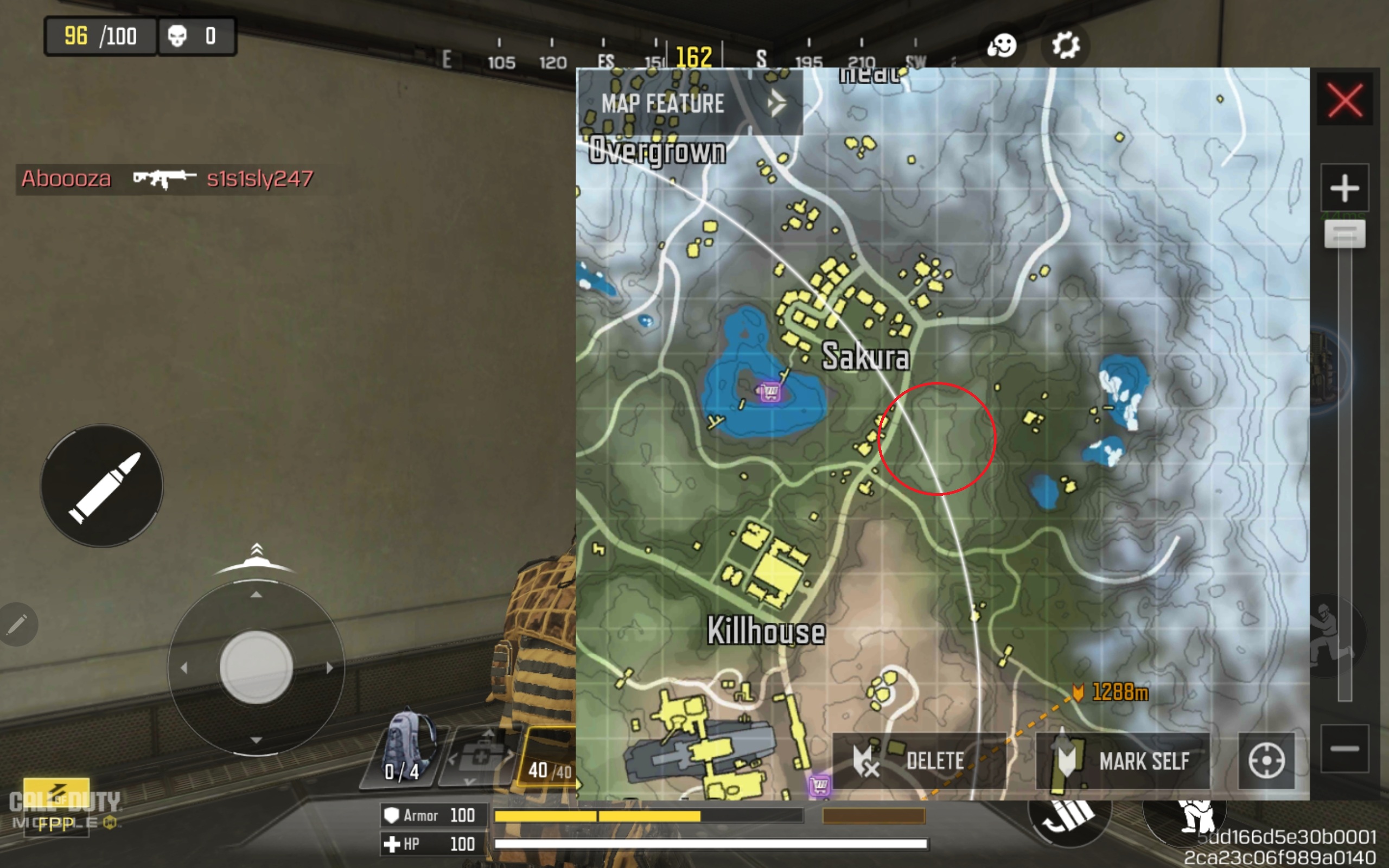This screenshot has height=868, width=1389.
Task: Open settings via the gear icon
Action: 1065,46
